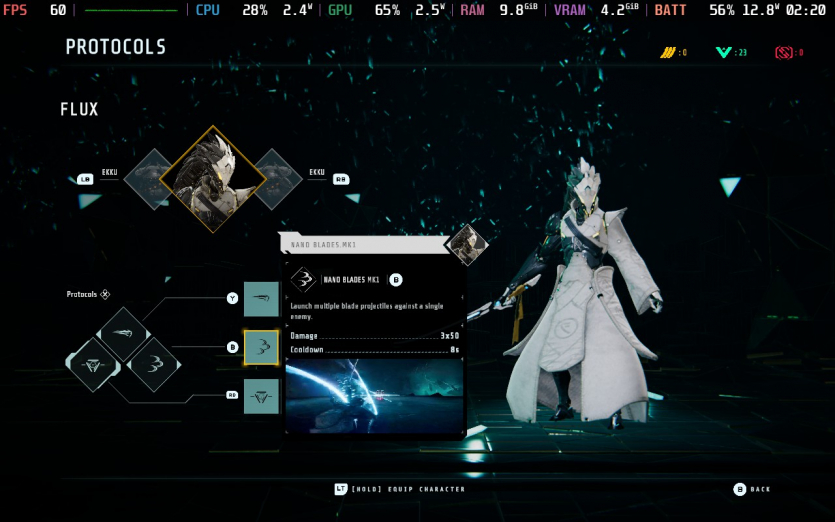Select the highlighted Nano Blades MK1 protocol tile
The height and width of the screenshot is (522, 835).
coord(261,347)
